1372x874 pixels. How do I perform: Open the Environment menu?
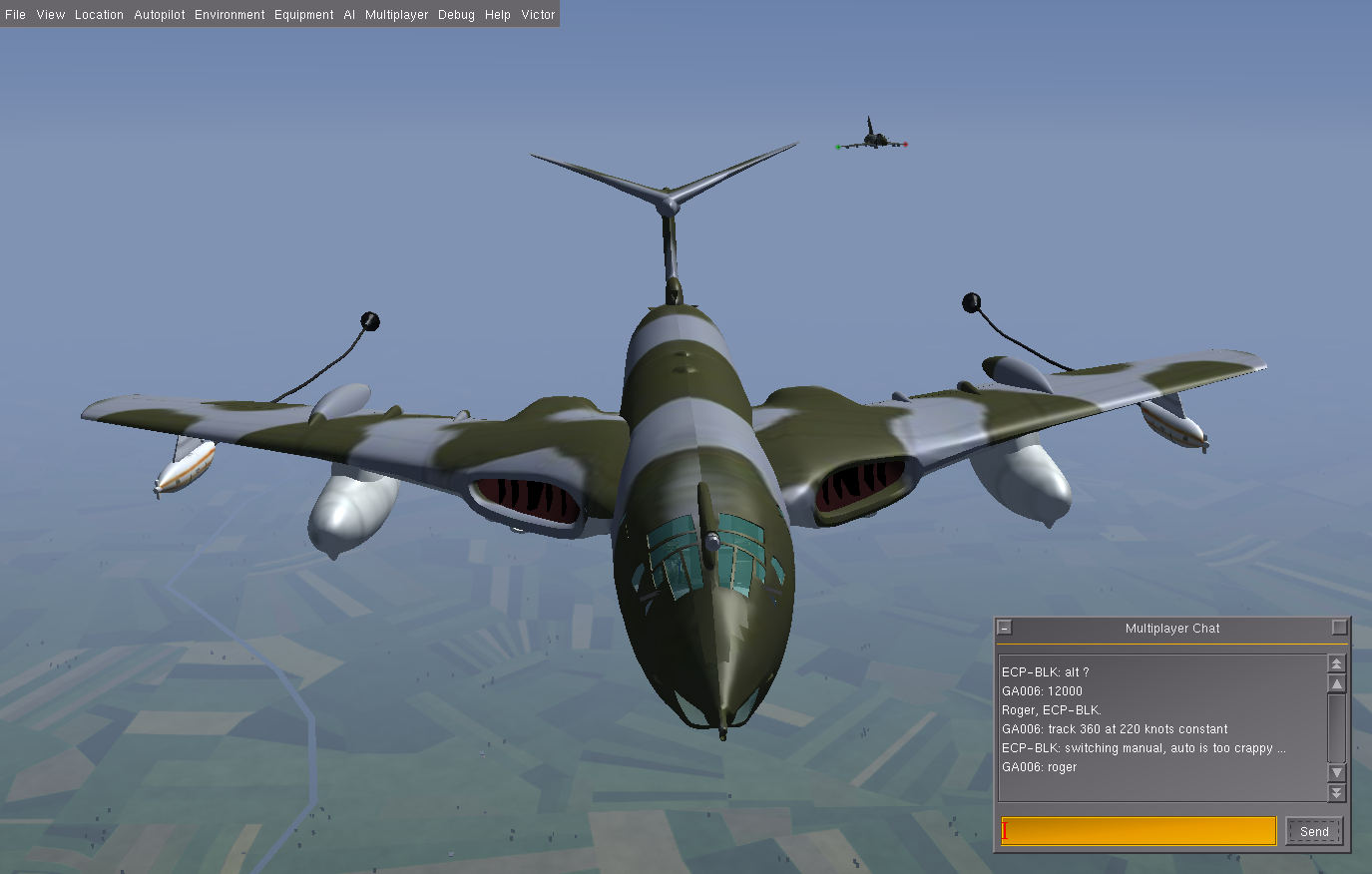pos(229,15)
